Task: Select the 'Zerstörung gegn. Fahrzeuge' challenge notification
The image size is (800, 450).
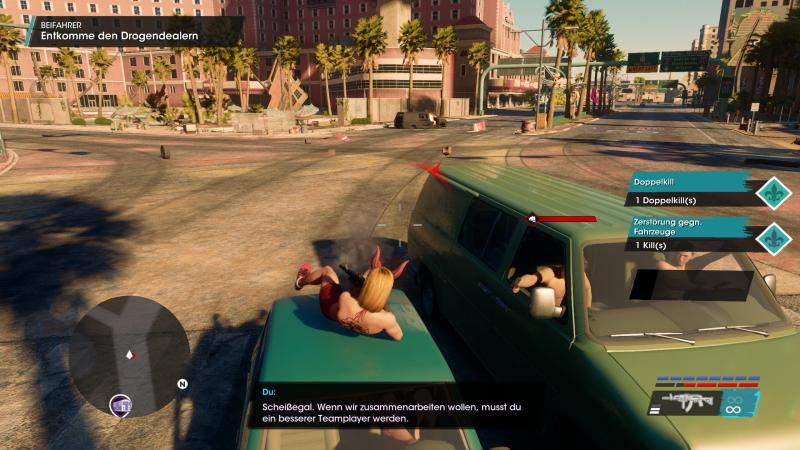Action: click(692, 234)
